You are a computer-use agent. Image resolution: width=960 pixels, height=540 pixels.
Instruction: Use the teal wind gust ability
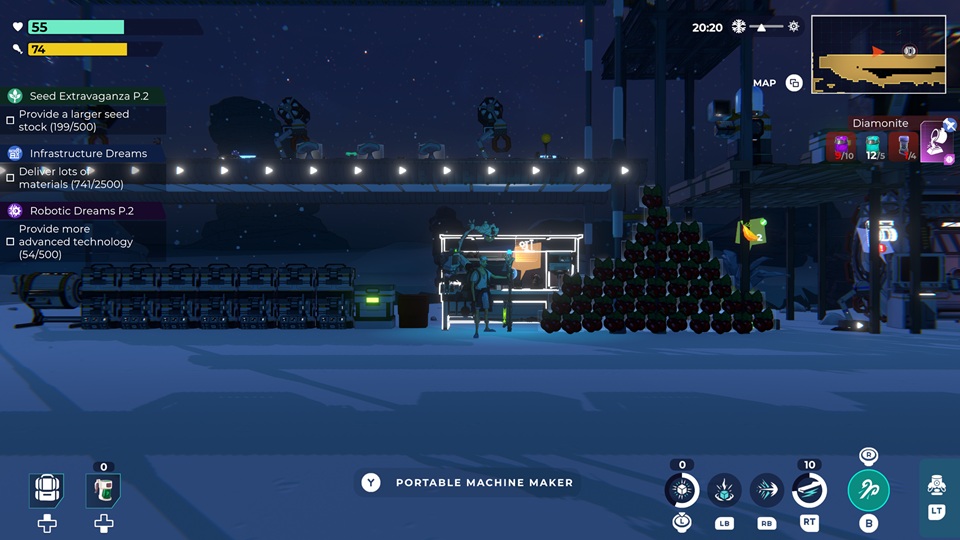tap(868, 490)
